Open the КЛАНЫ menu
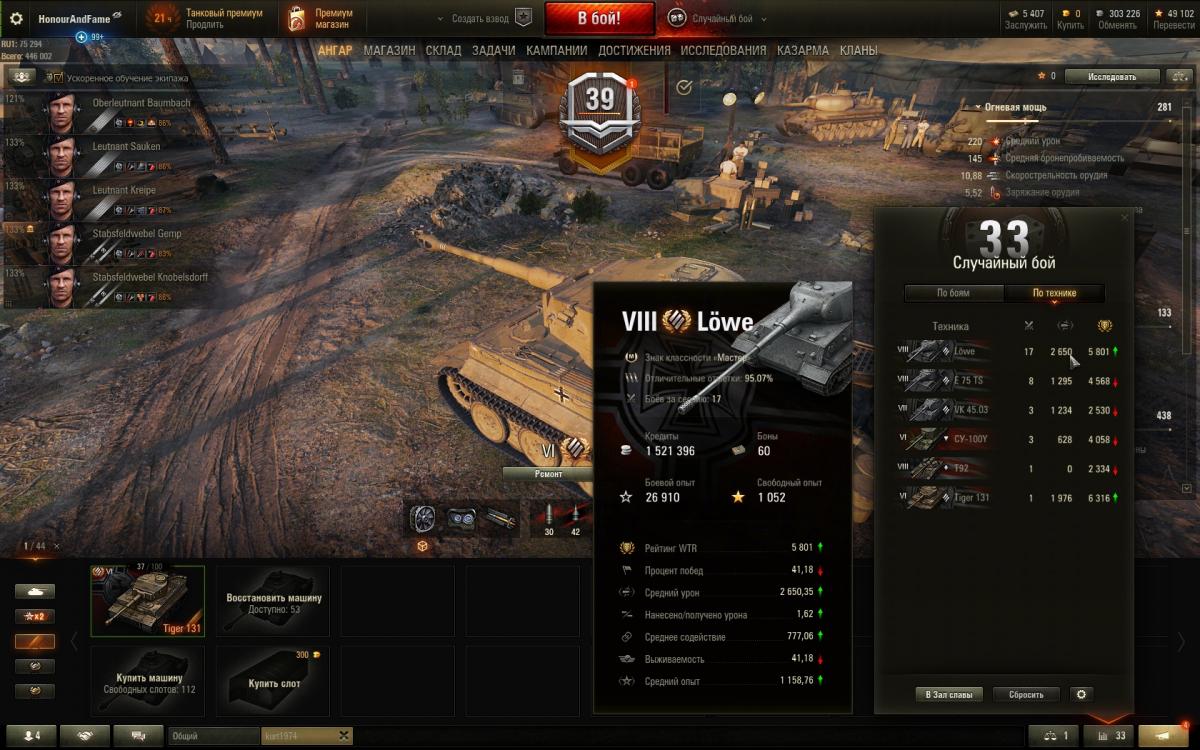The image size is (1200, 750). click(x=858, y=50)
